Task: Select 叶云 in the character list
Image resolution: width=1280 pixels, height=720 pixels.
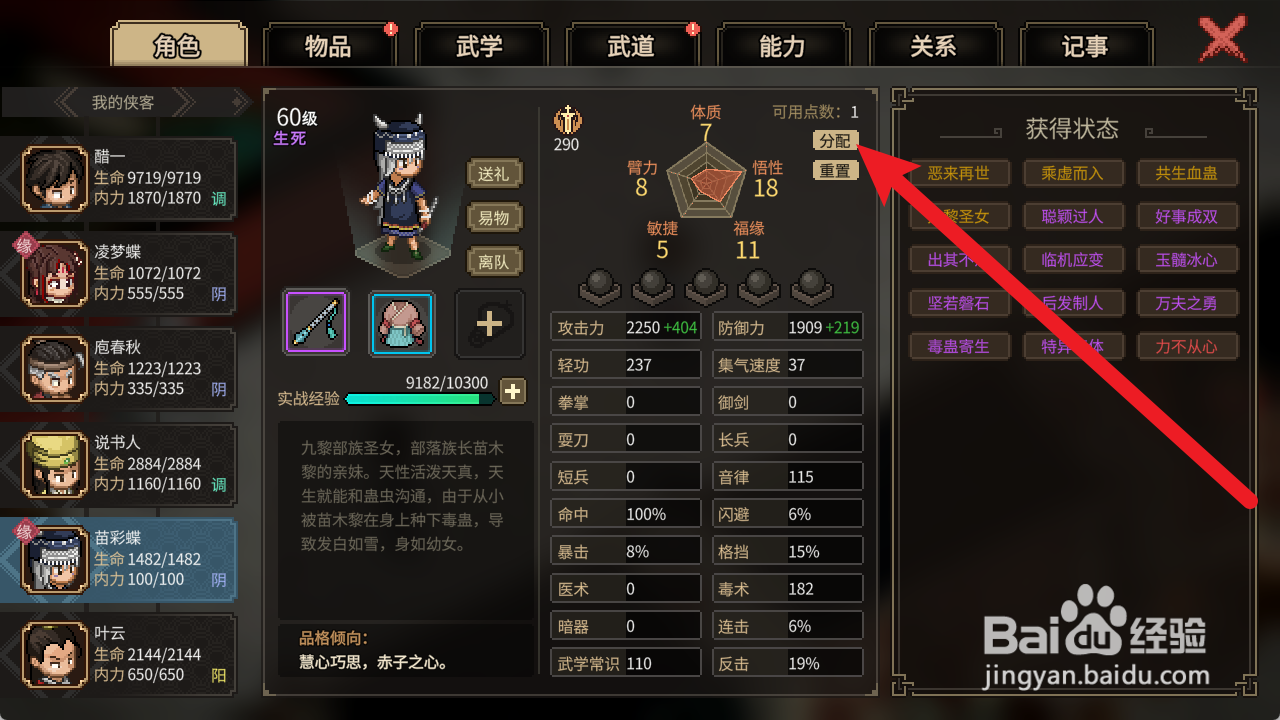Action: point(120,654)
